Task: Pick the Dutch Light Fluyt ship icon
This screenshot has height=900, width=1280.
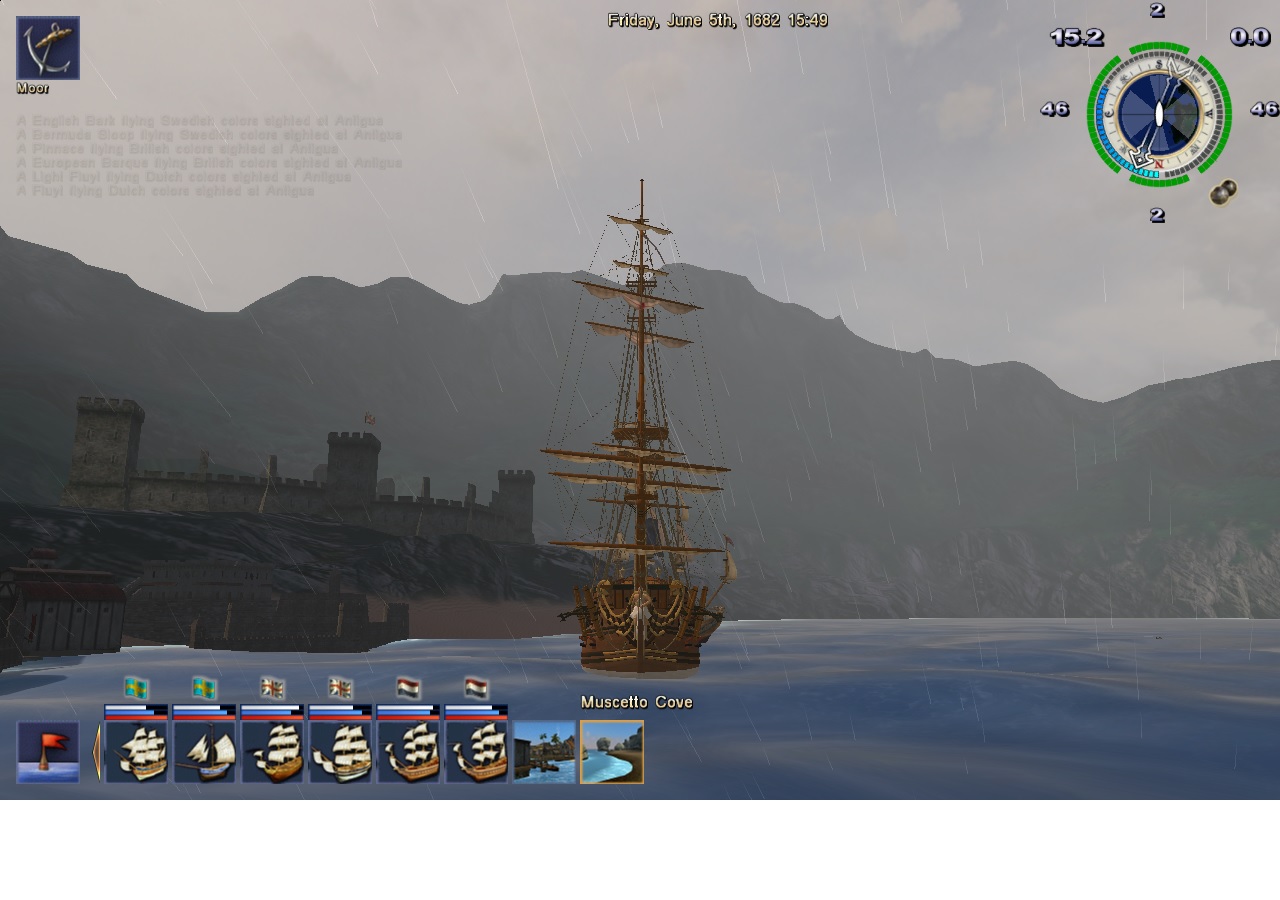Action: point(408,752)
